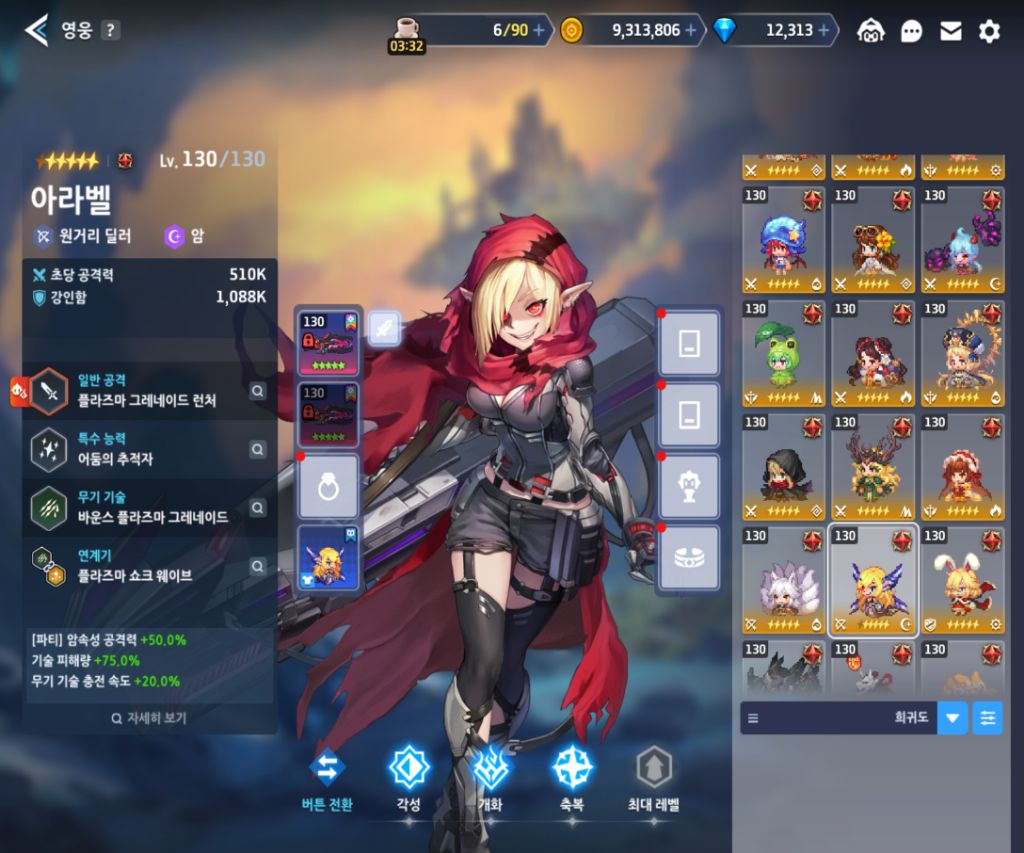Open the 희귀도 sort dropdown arrow
The image size is (1024, 853).
point(952,718)
